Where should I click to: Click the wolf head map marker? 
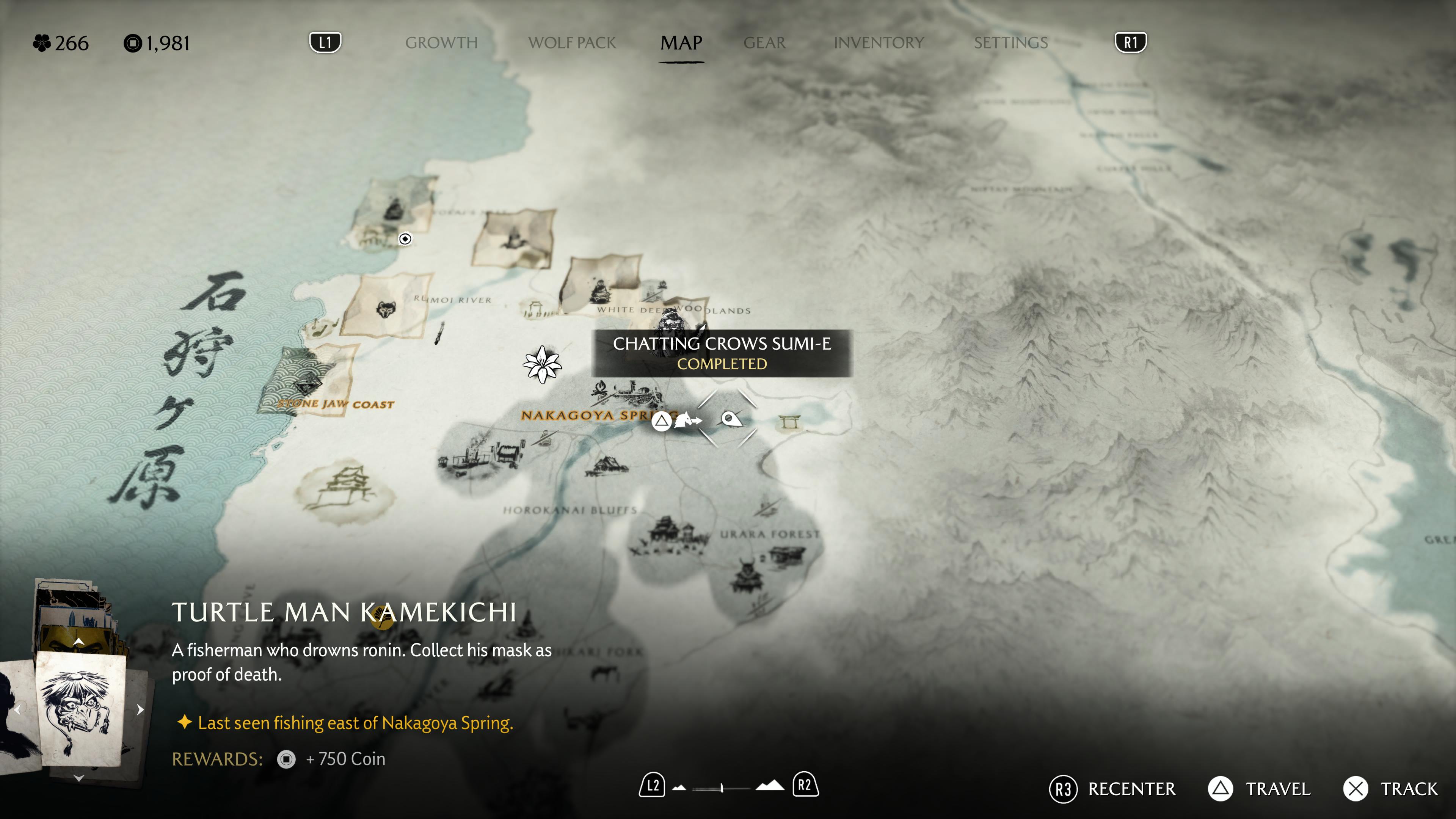(x=386, y=309)
